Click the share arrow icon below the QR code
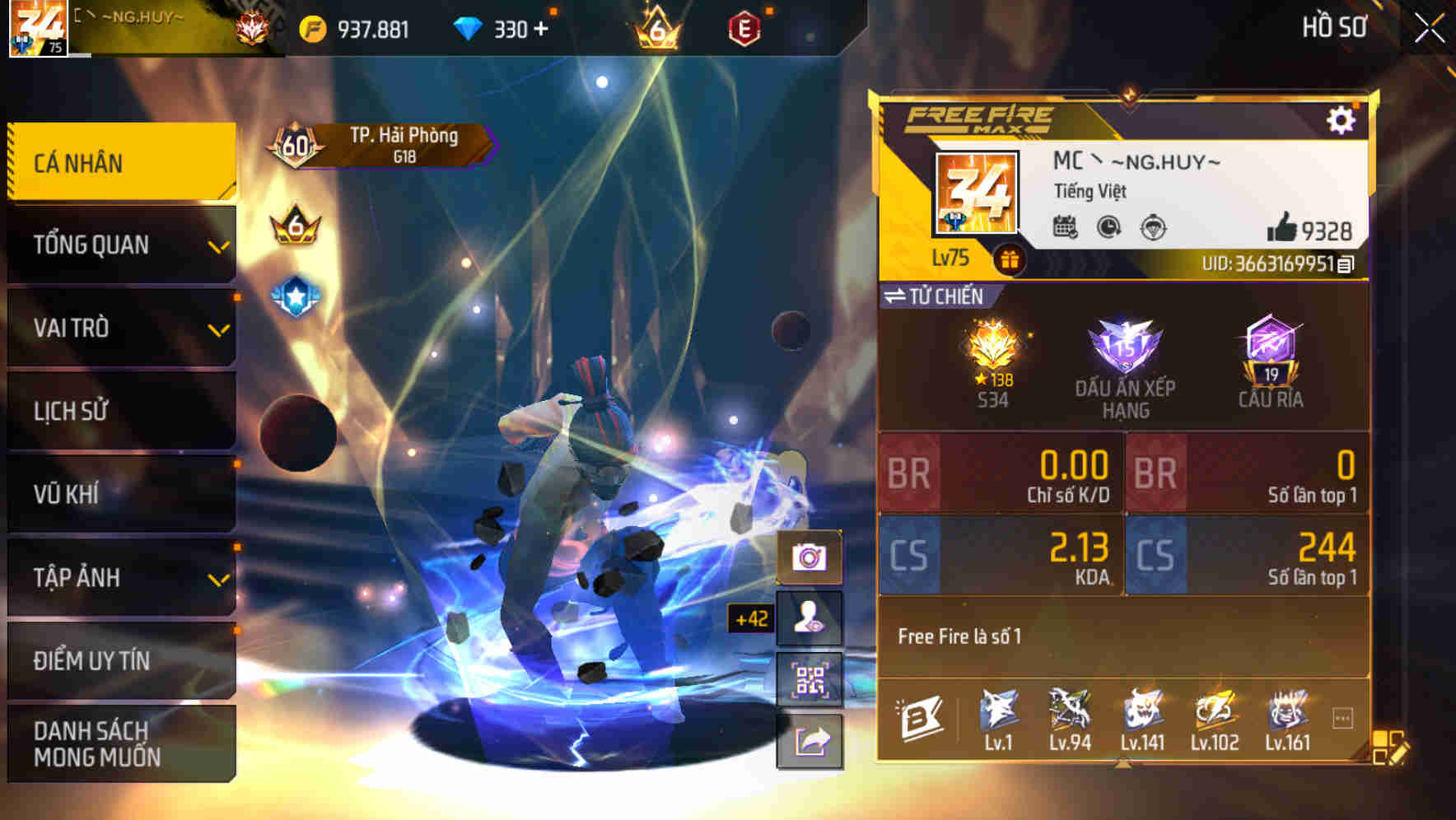Viewport: 1456px width, 820px height. tap(810, 739)
